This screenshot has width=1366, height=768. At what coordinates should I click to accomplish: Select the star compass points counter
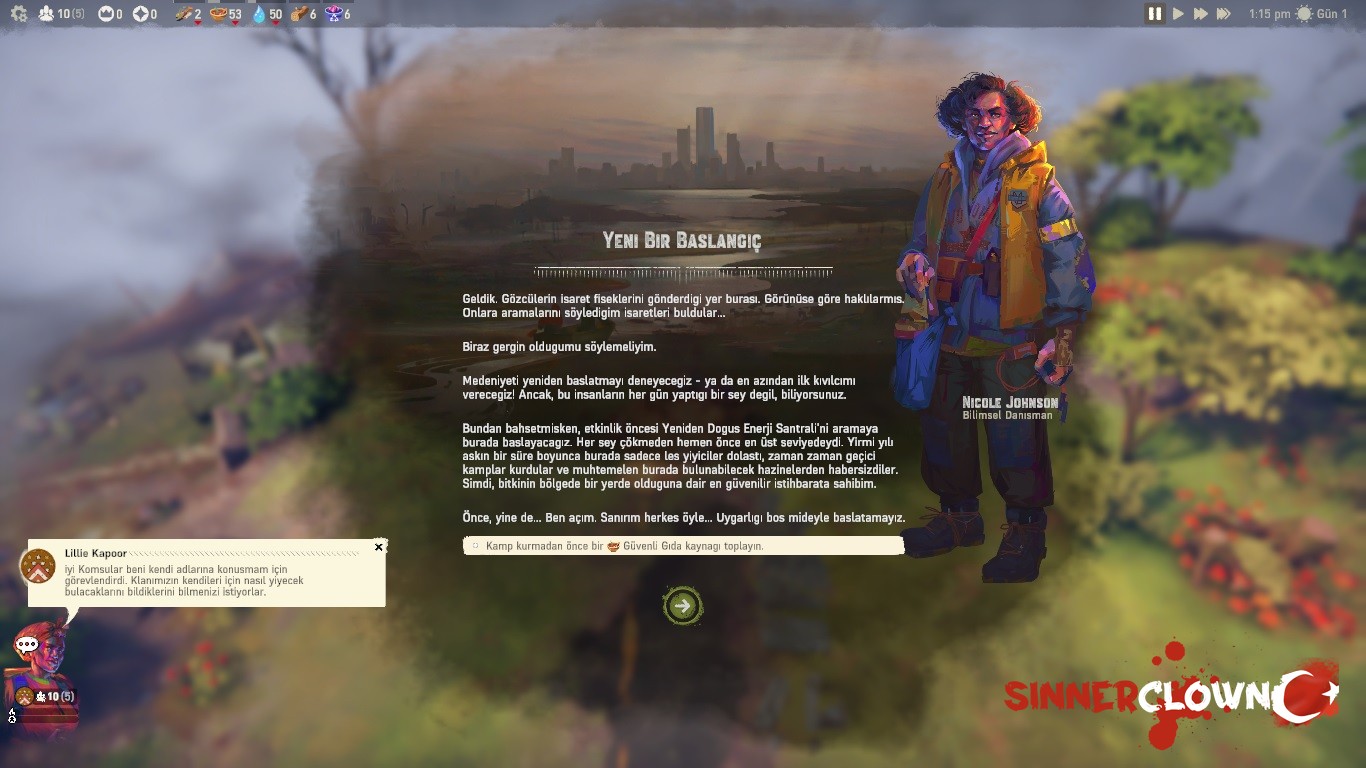[x=141, y=14]
